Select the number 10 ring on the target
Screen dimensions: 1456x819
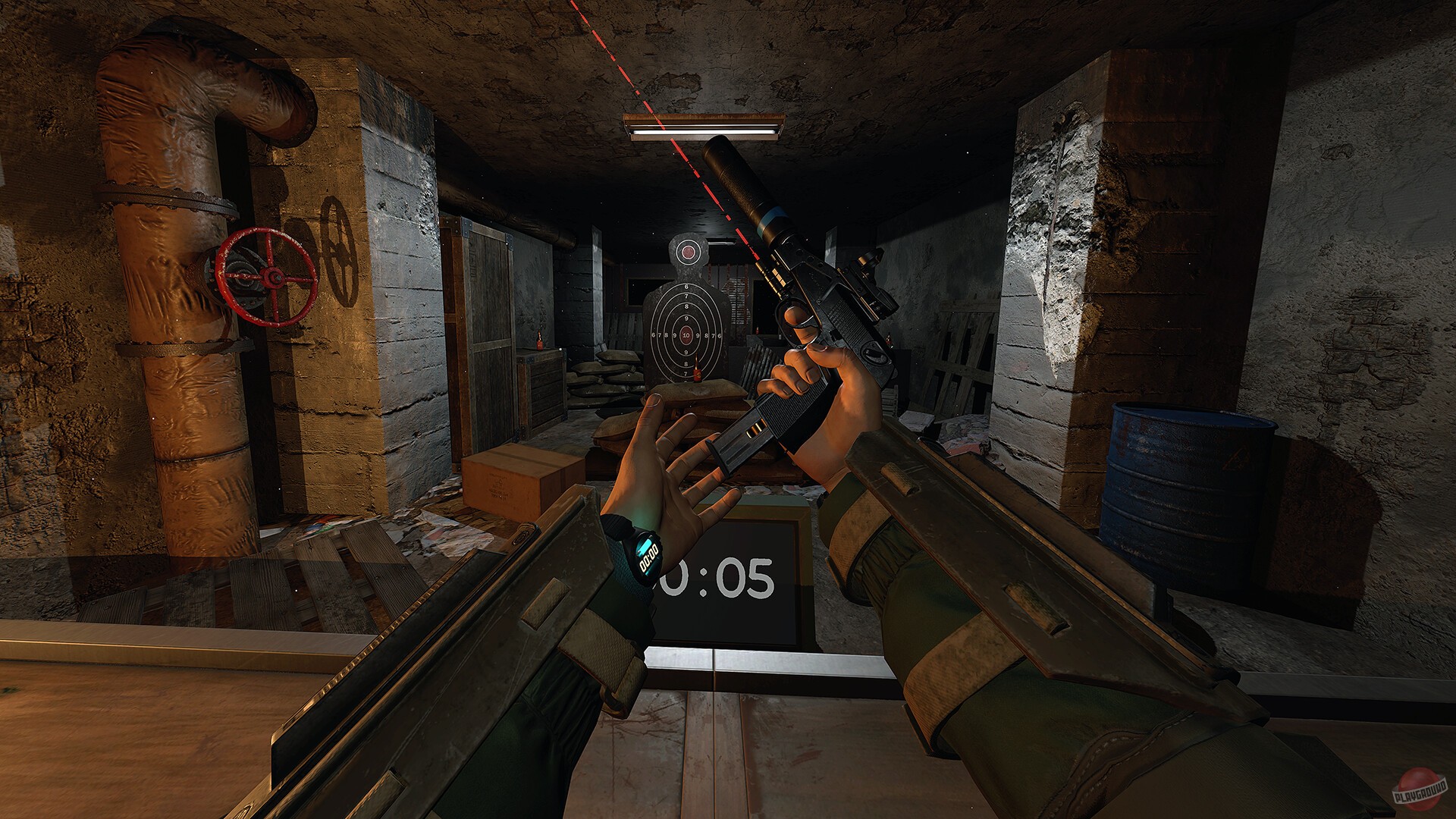(x=687, y=336)
